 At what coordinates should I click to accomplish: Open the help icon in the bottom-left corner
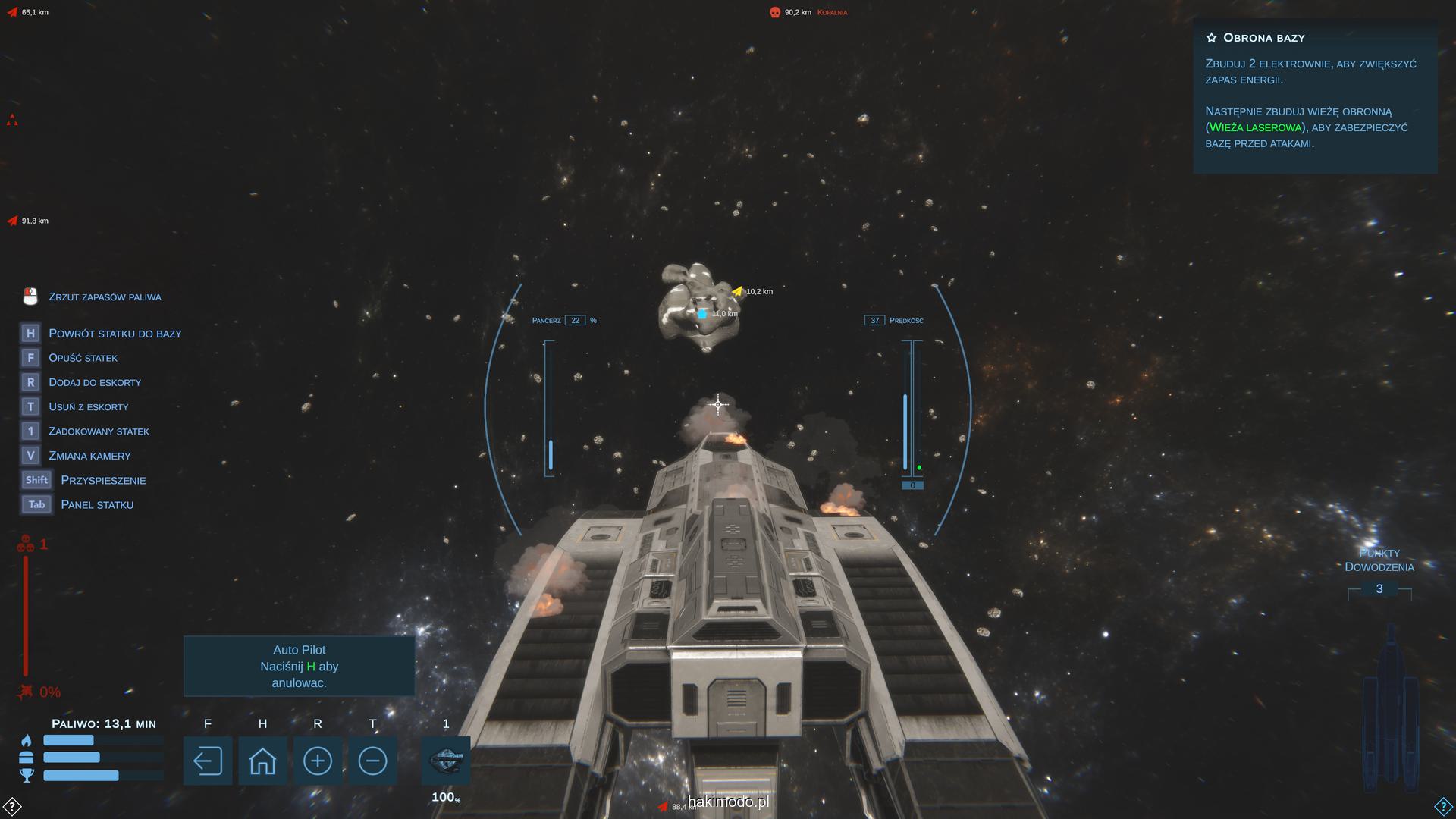(12, 805)
